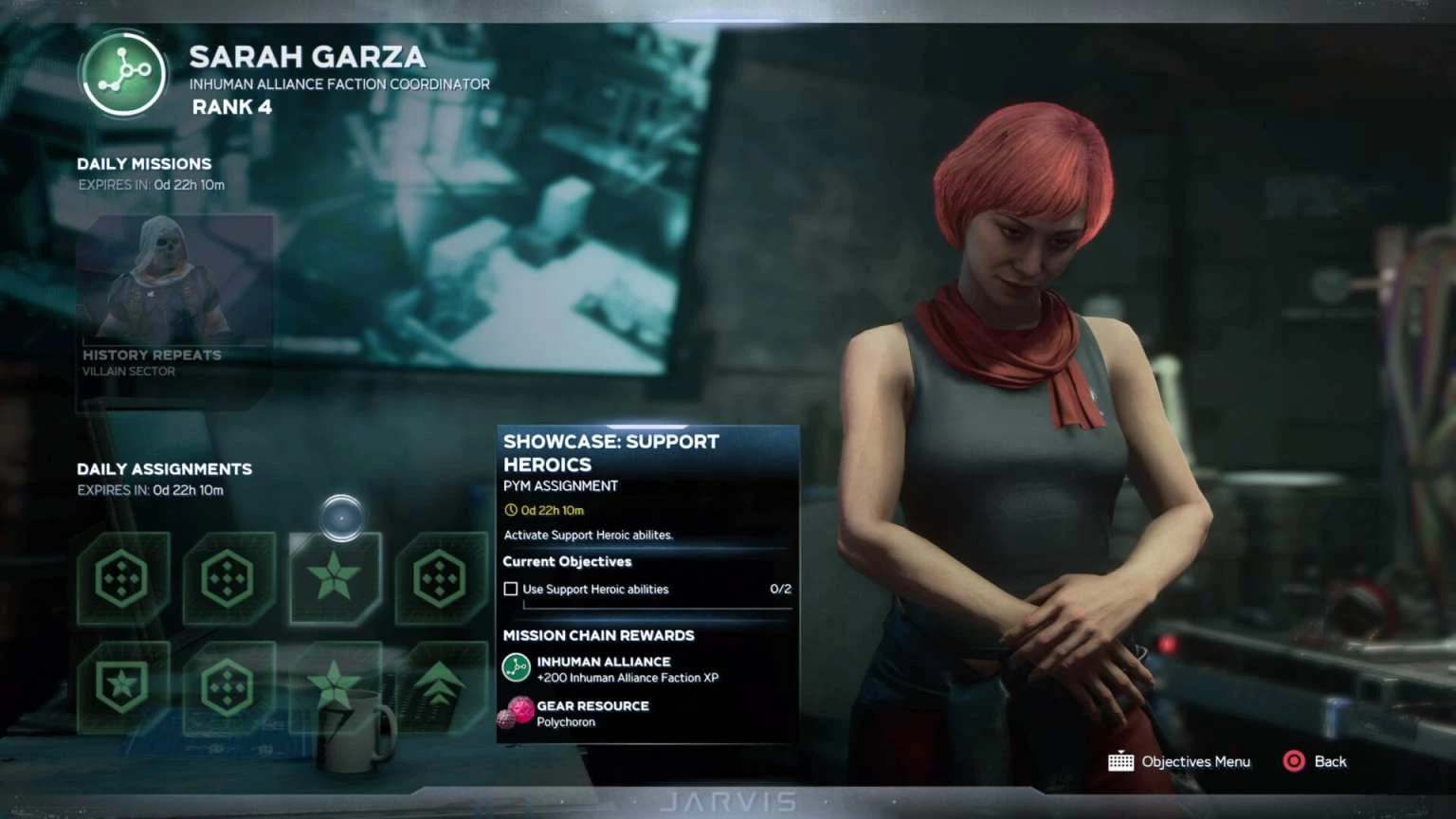Select the triple up-arrow daily assignment tile
1456x819 pixels.
pos(441,686)
